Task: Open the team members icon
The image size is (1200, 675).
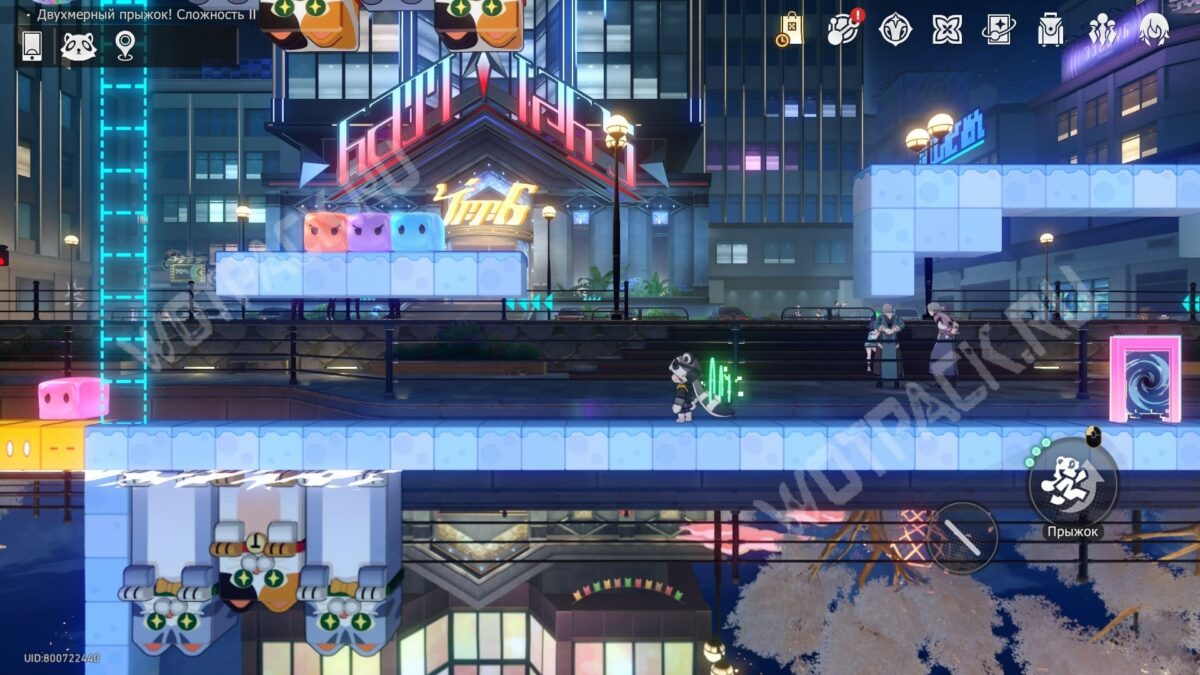Action: pyautogui.click(x=1102, y=29)
